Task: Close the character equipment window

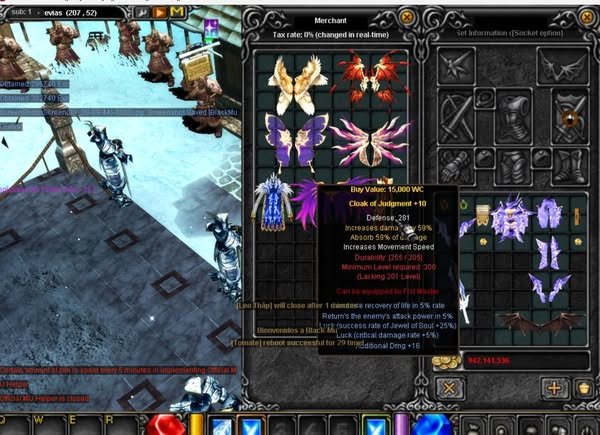Action: (x=587, y=17)
